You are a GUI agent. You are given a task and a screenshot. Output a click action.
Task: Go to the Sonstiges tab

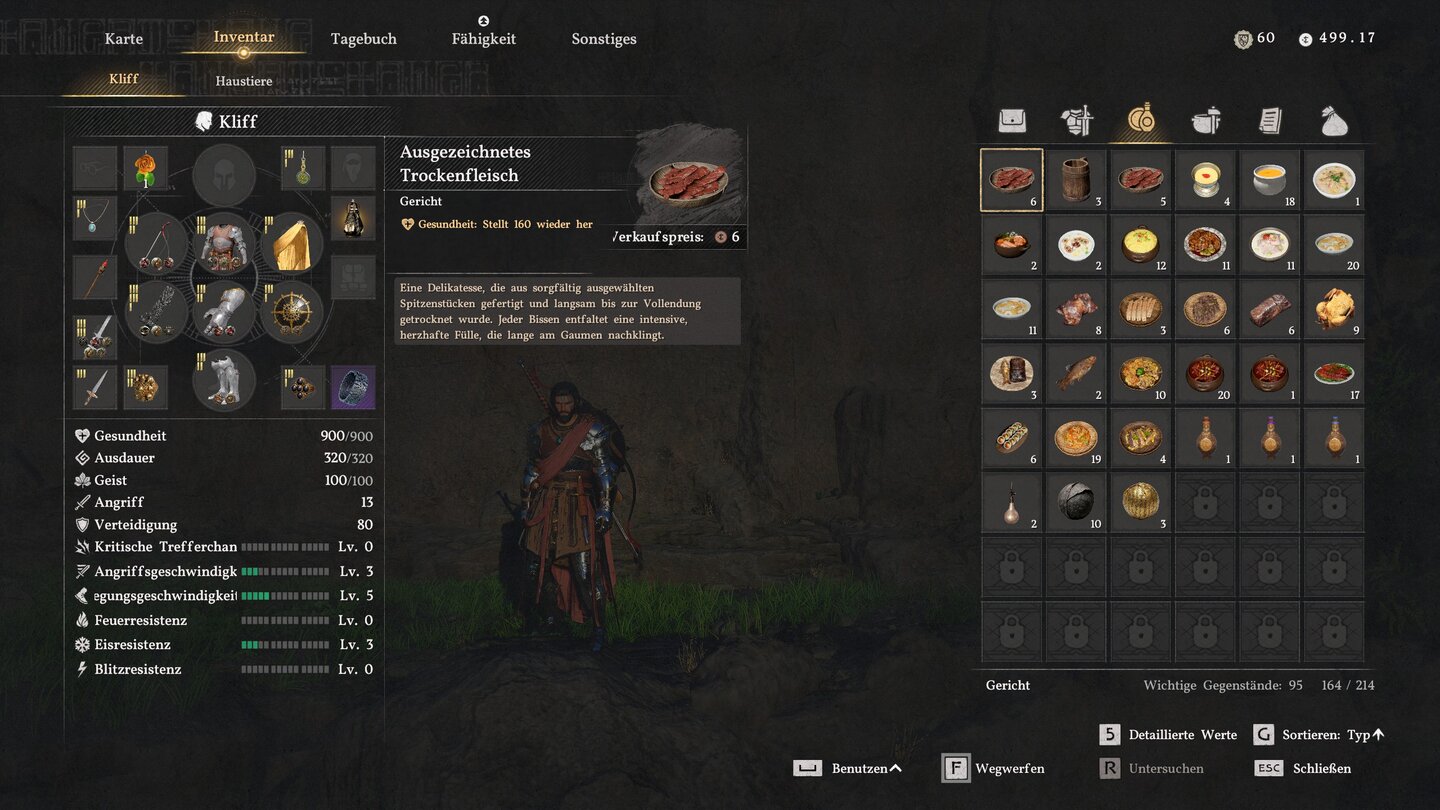click(604, 39)
